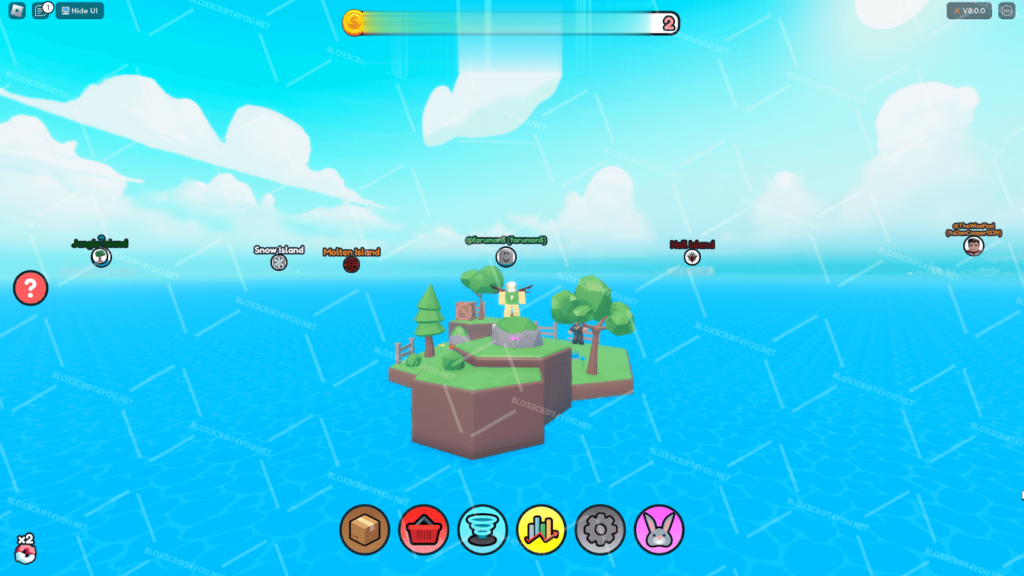Select the Snow Island marker

tap(279, 262)
